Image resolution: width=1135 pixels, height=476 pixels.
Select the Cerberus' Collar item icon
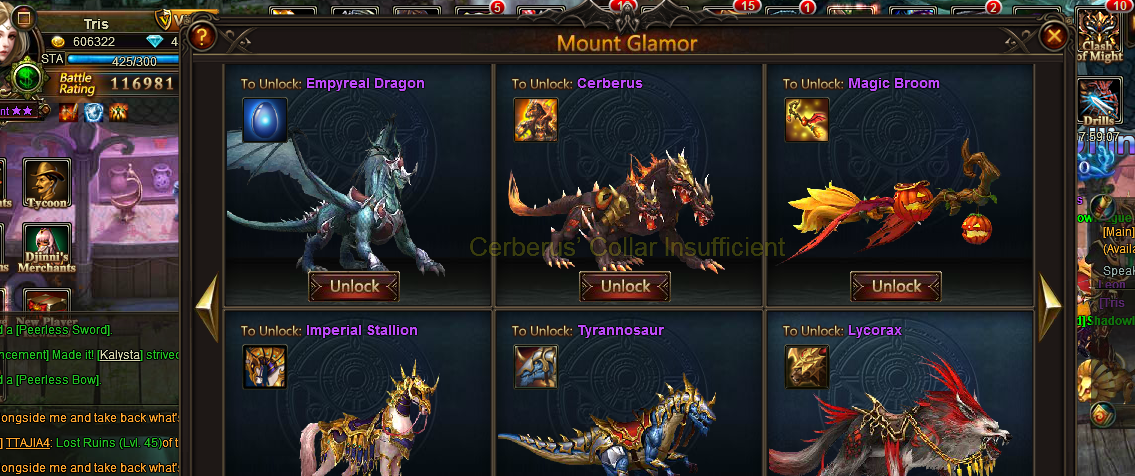pyautogui.click(x=536, y=119)
